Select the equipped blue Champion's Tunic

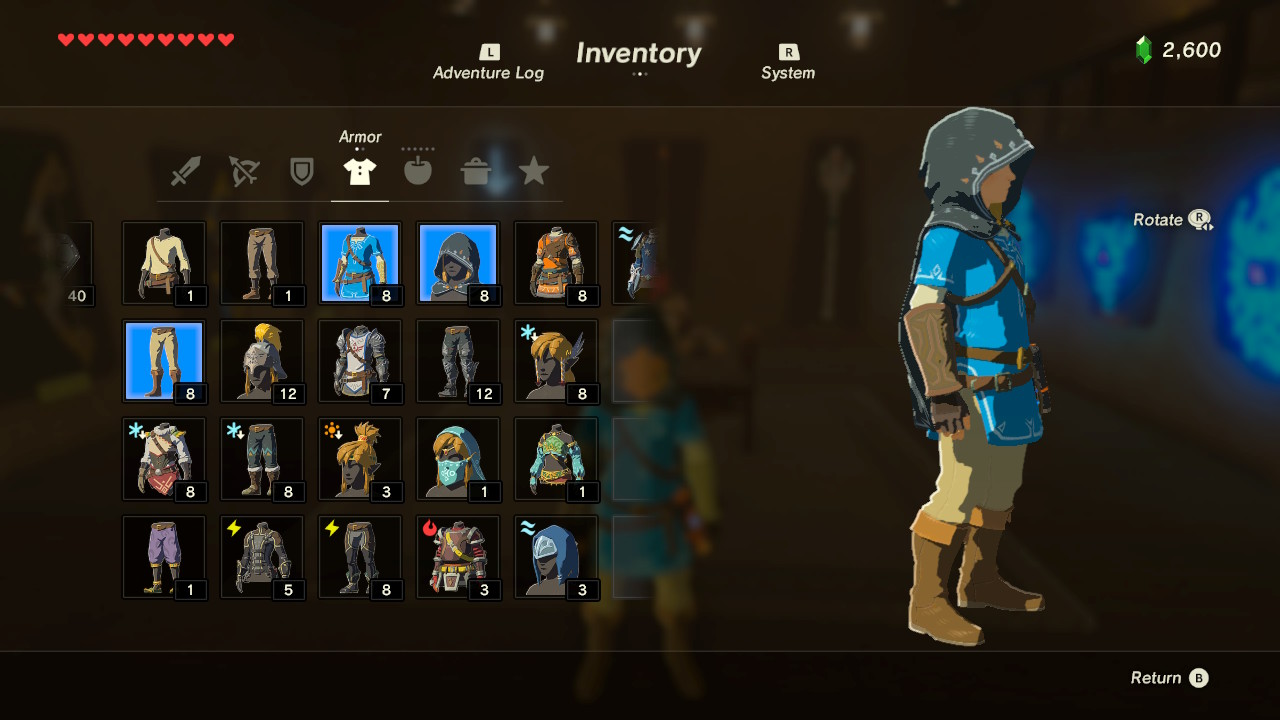(360, 263)
